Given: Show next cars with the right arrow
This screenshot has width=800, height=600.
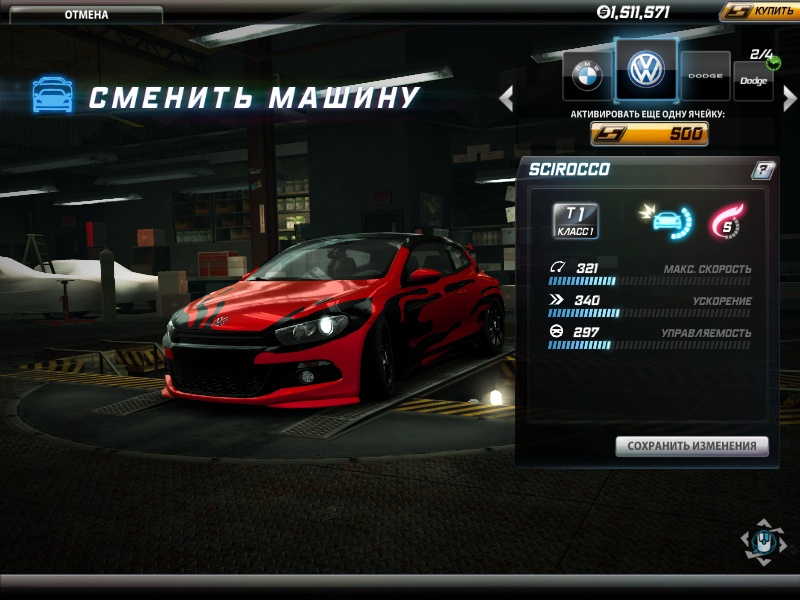Looking at the screenshot, I should tap(790, 97).
